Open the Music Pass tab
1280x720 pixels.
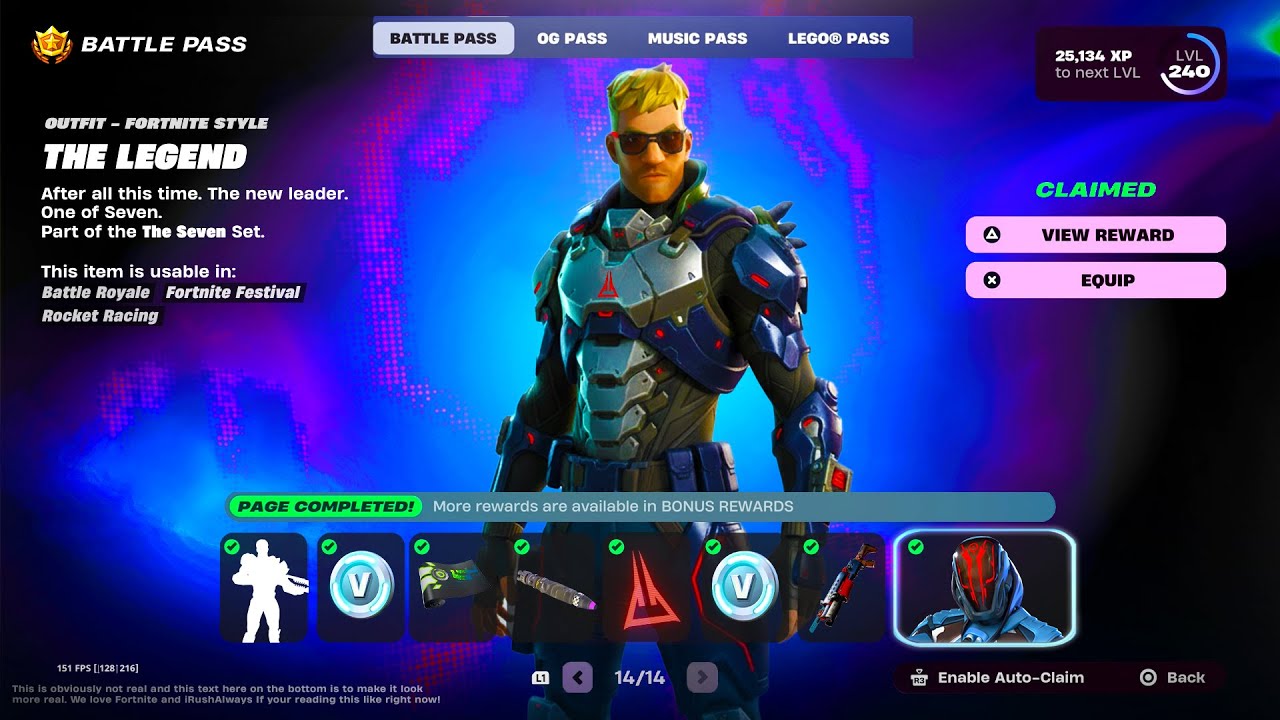[x=697, y=39]
